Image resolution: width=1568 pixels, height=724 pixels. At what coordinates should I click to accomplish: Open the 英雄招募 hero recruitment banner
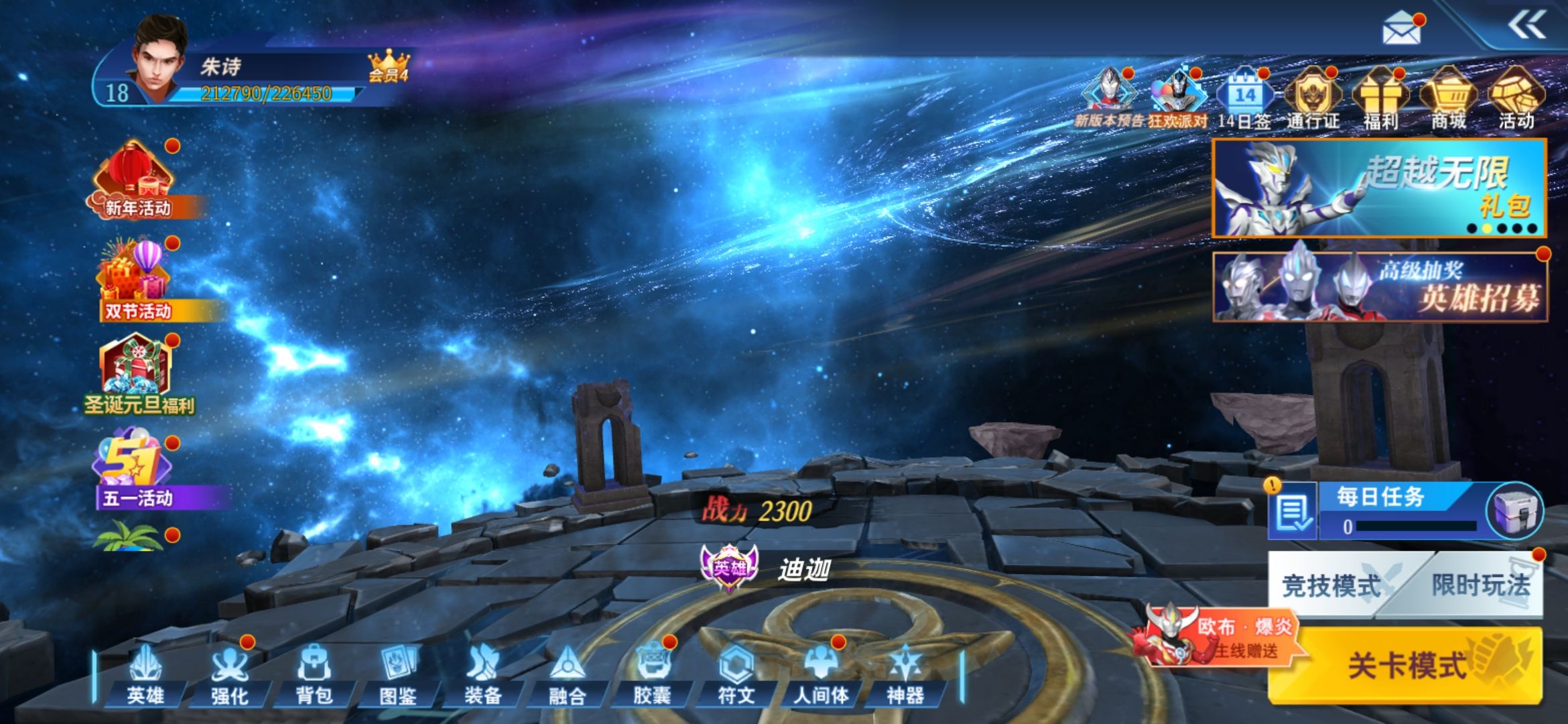[x=1380, y=287]
